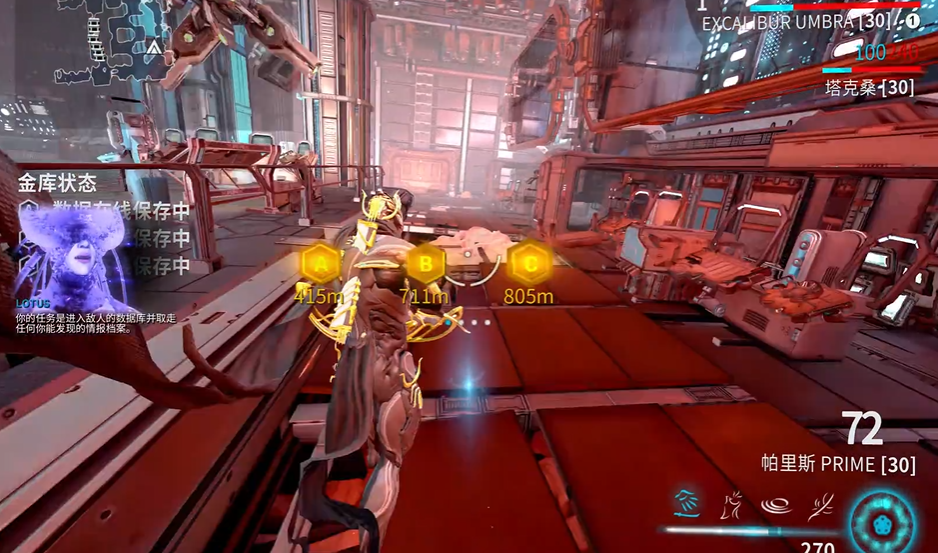938x553 pixels.
Task: Activate the Exalted Blade ability icon
Action: pos(820,501)
